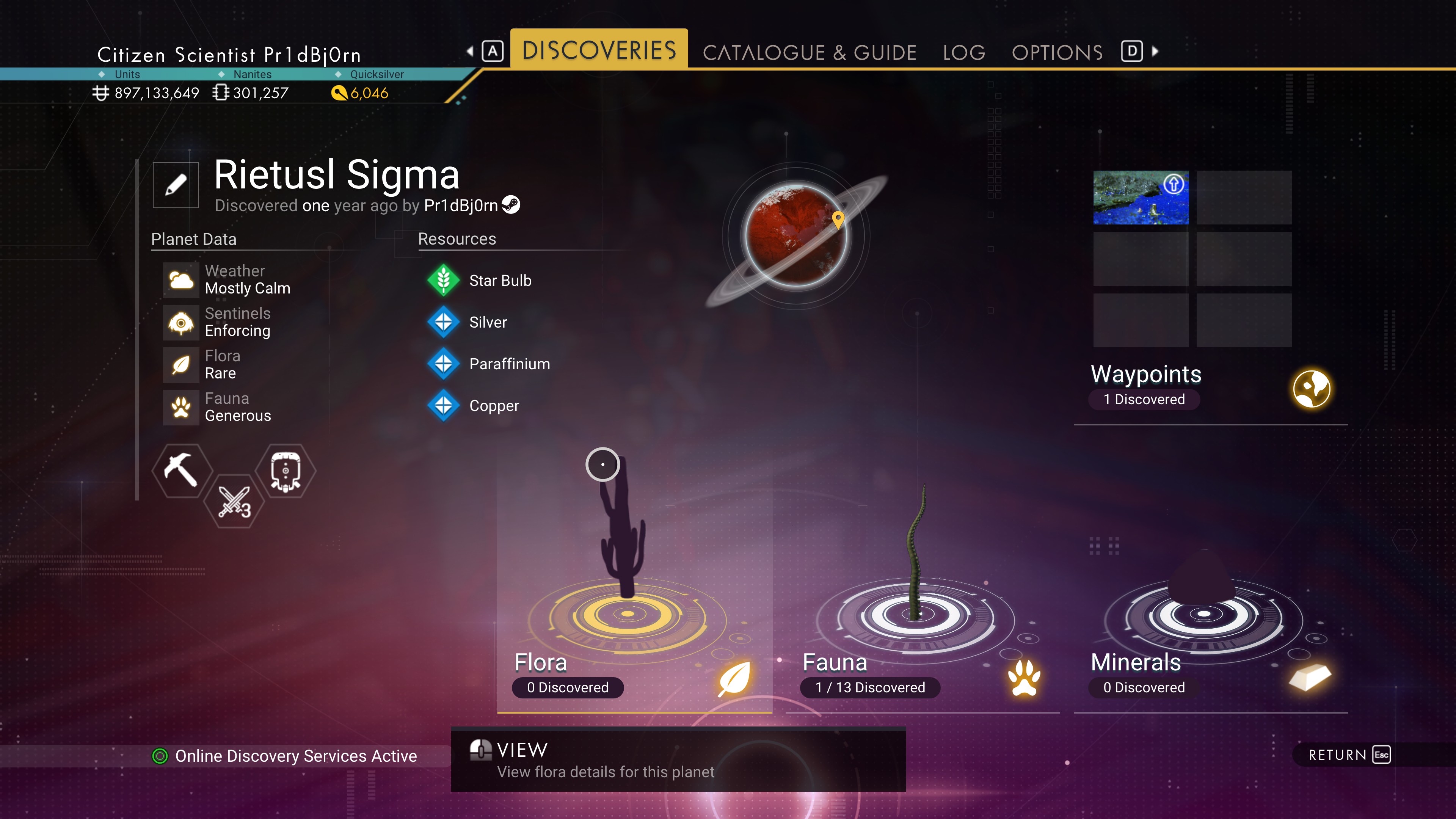Open the Catalogue & Guide tab
Image resolution: width=1456 pixels, height=819 pixels.
809,53
